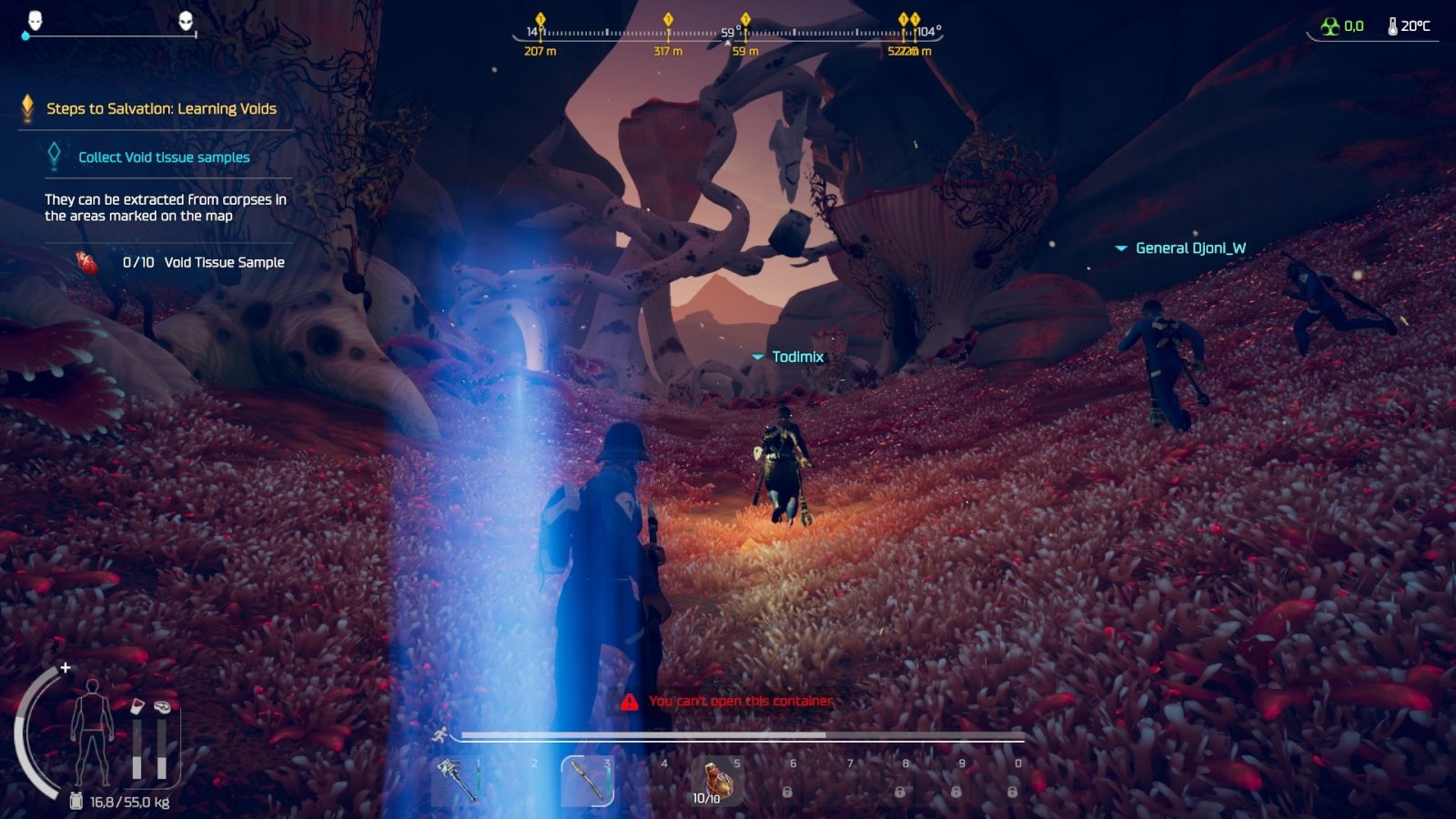Image resolution: width=1456 pixels, height=819 pixels.
Task: Open the backpack weight icon
Action: [x=76, y=802]
